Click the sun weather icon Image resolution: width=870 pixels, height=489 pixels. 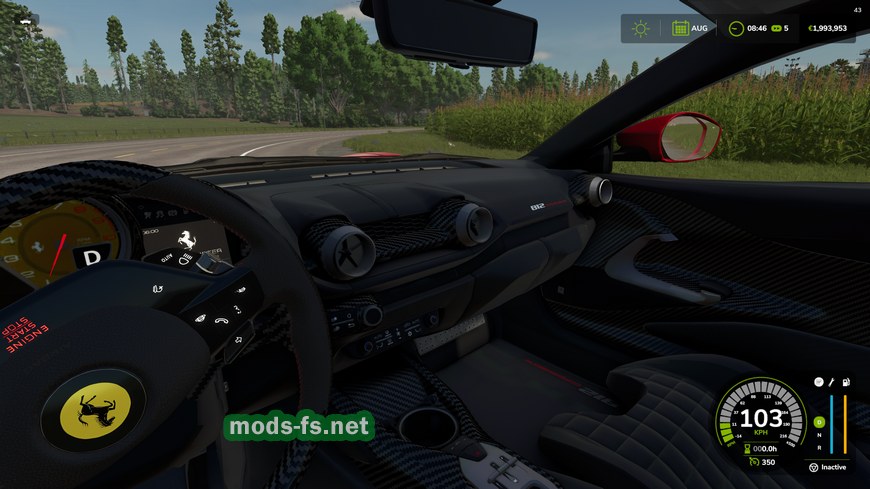click(x=640, y=28)
